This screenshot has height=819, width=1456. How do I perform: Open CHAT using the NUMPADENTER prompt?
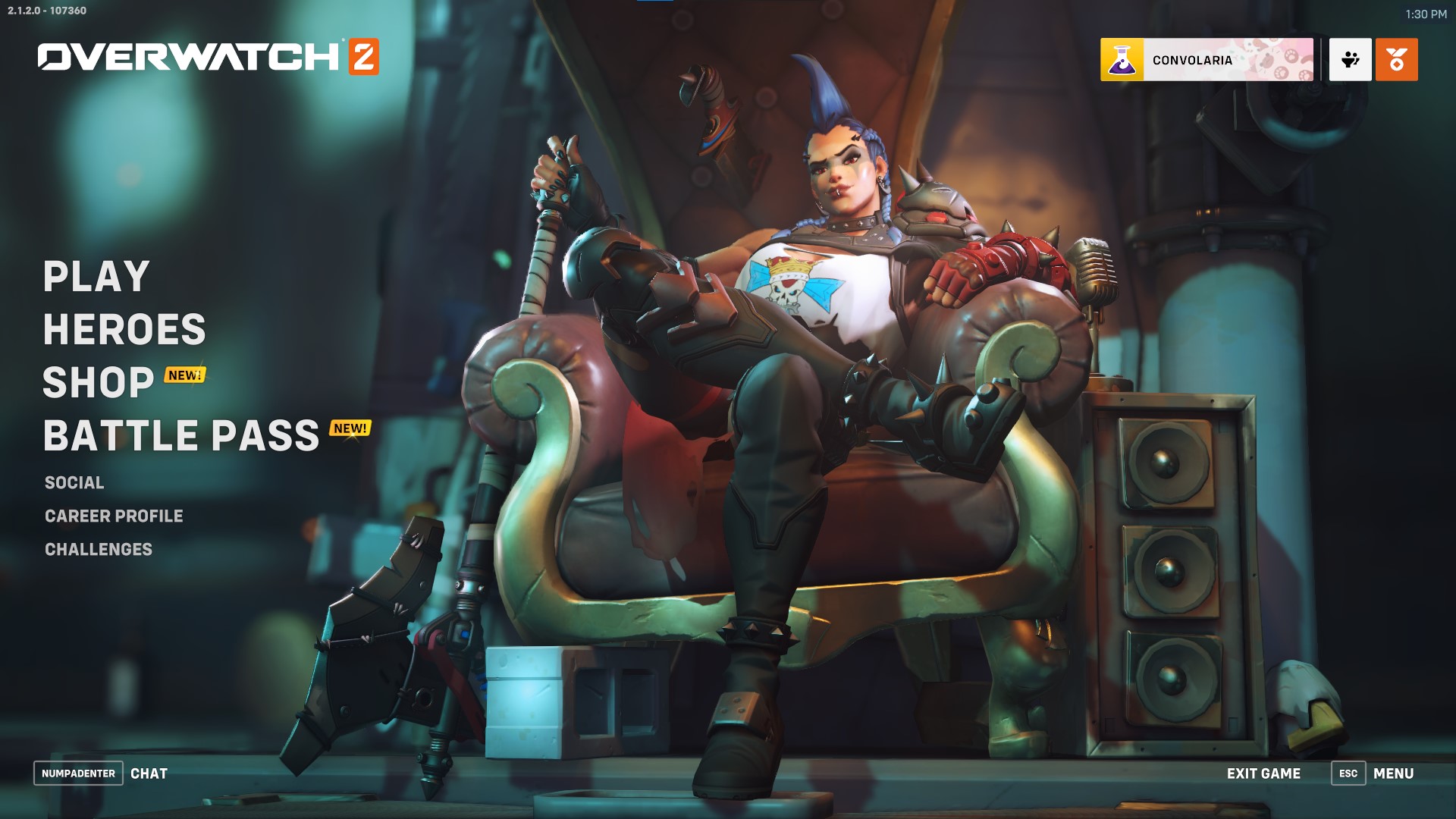coord(78,773)
